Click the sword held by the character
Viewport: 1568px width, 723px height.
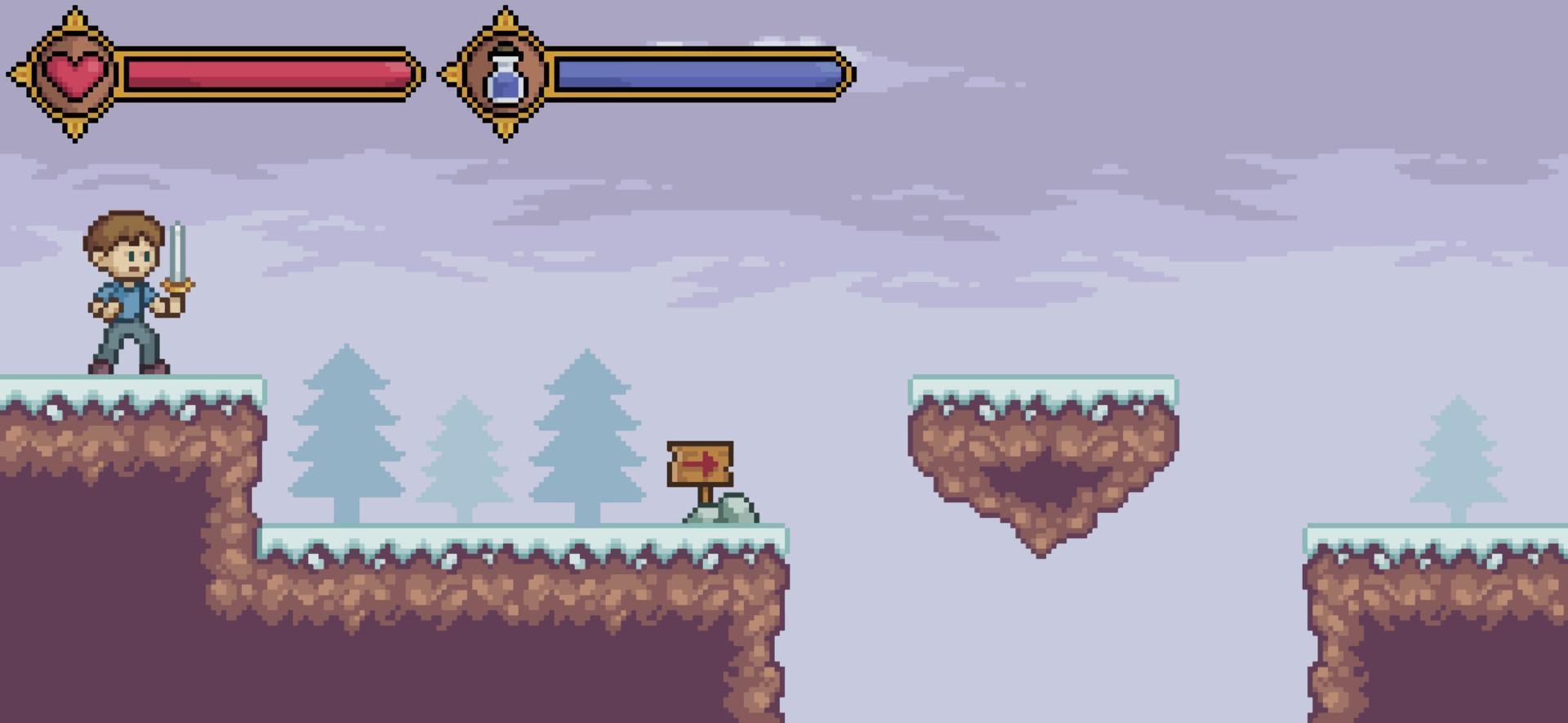[x=178, y=253]
